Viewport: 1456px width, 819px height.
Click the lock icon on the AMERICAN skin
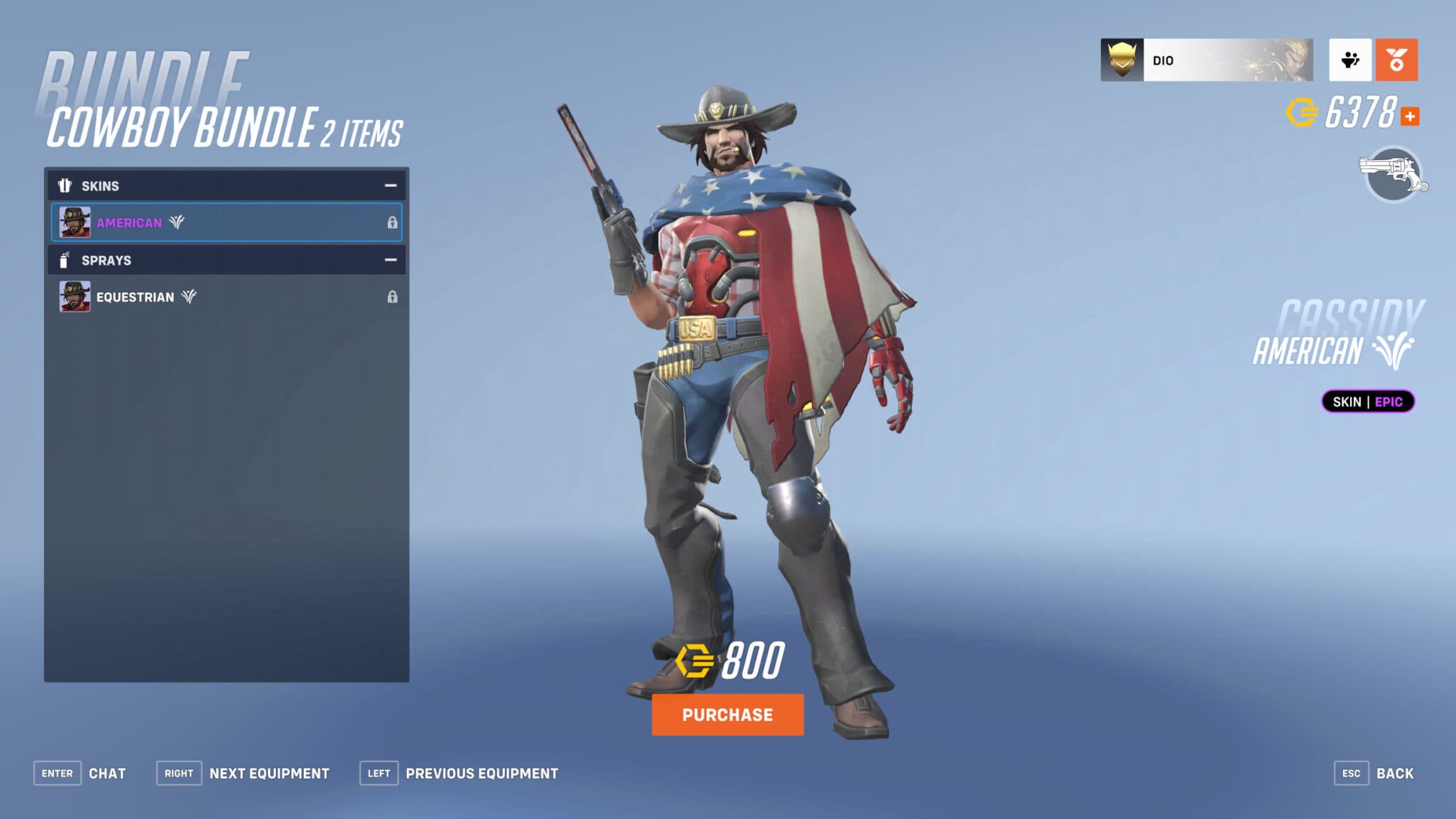point(391,222)
